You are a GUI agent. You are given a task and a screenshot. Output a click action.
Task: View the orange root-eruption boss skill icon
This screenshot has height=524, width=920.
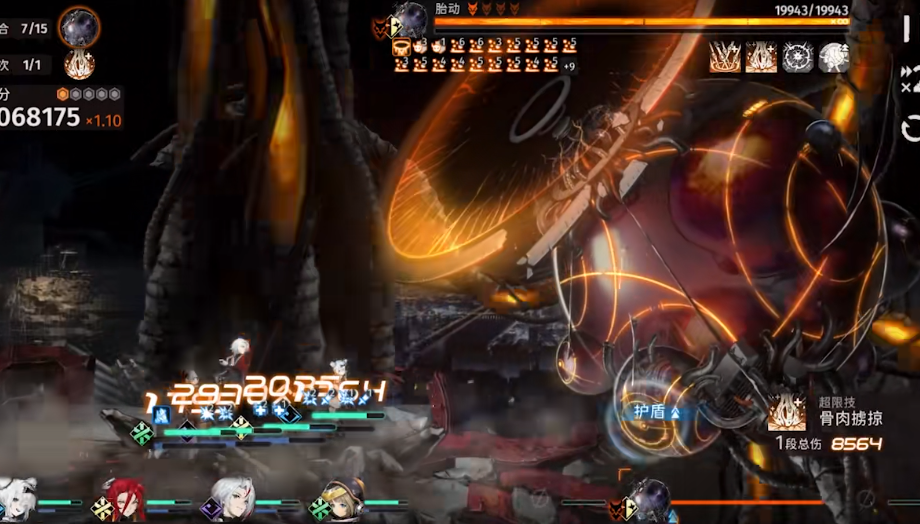click(x=761, y=57)
